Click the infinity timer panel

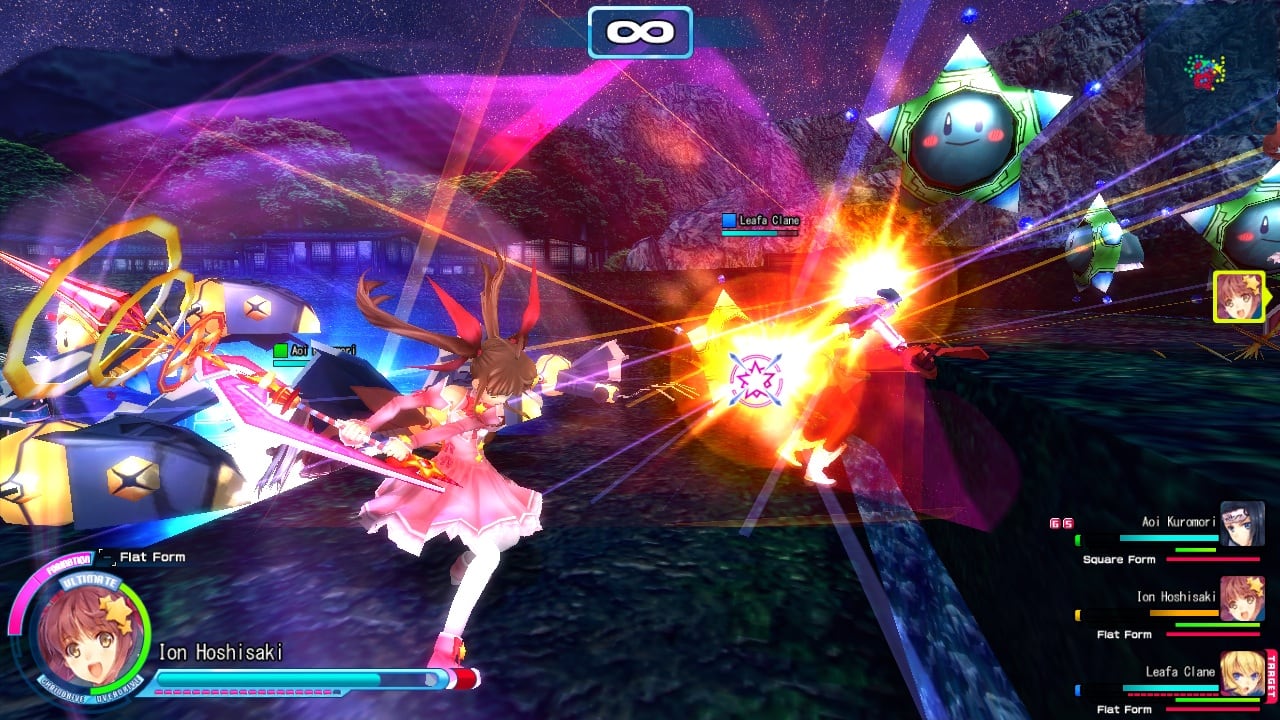640,32
